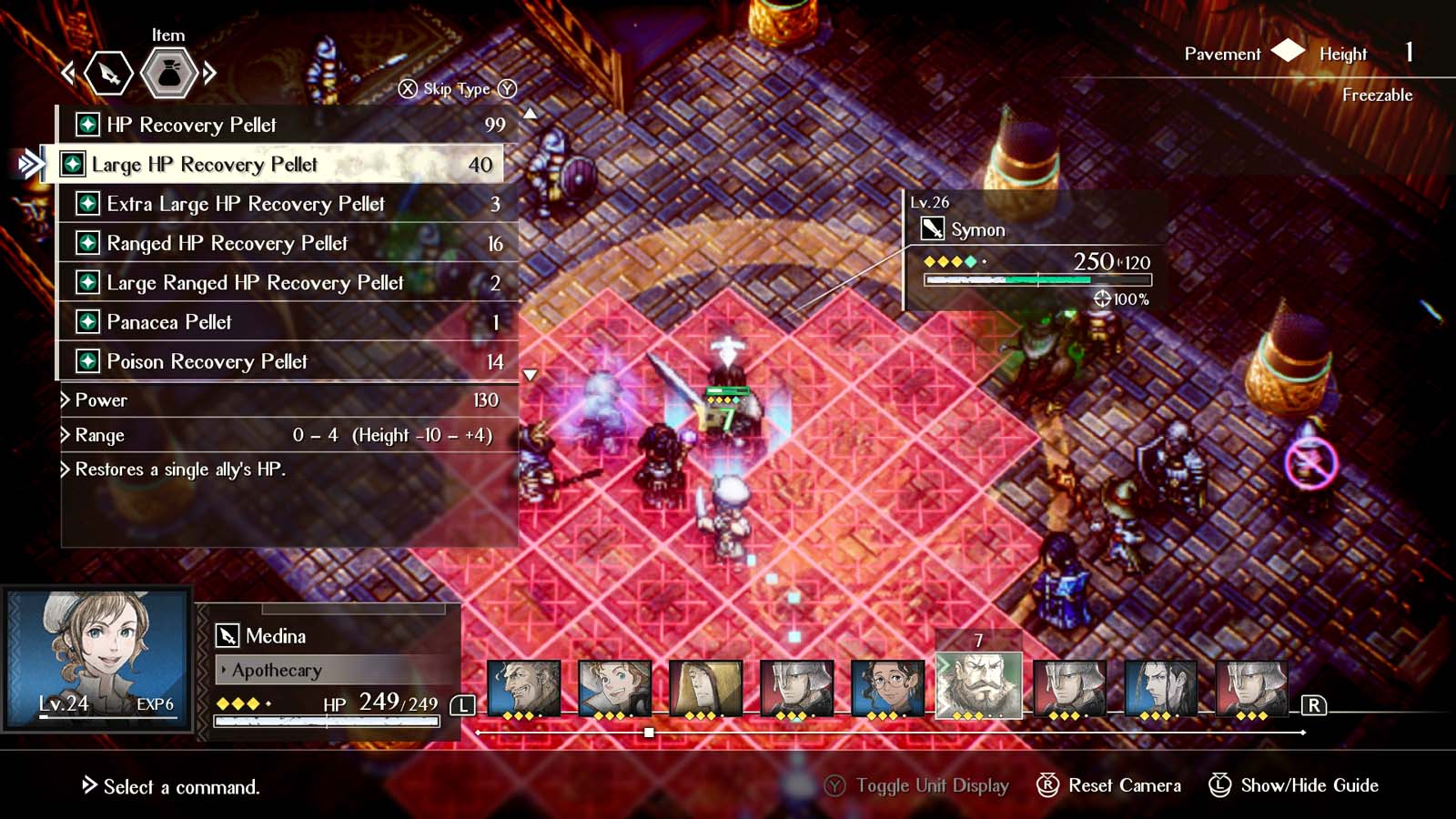
Task: Click Medina's class icon next to her name
Action: point(225,636)
